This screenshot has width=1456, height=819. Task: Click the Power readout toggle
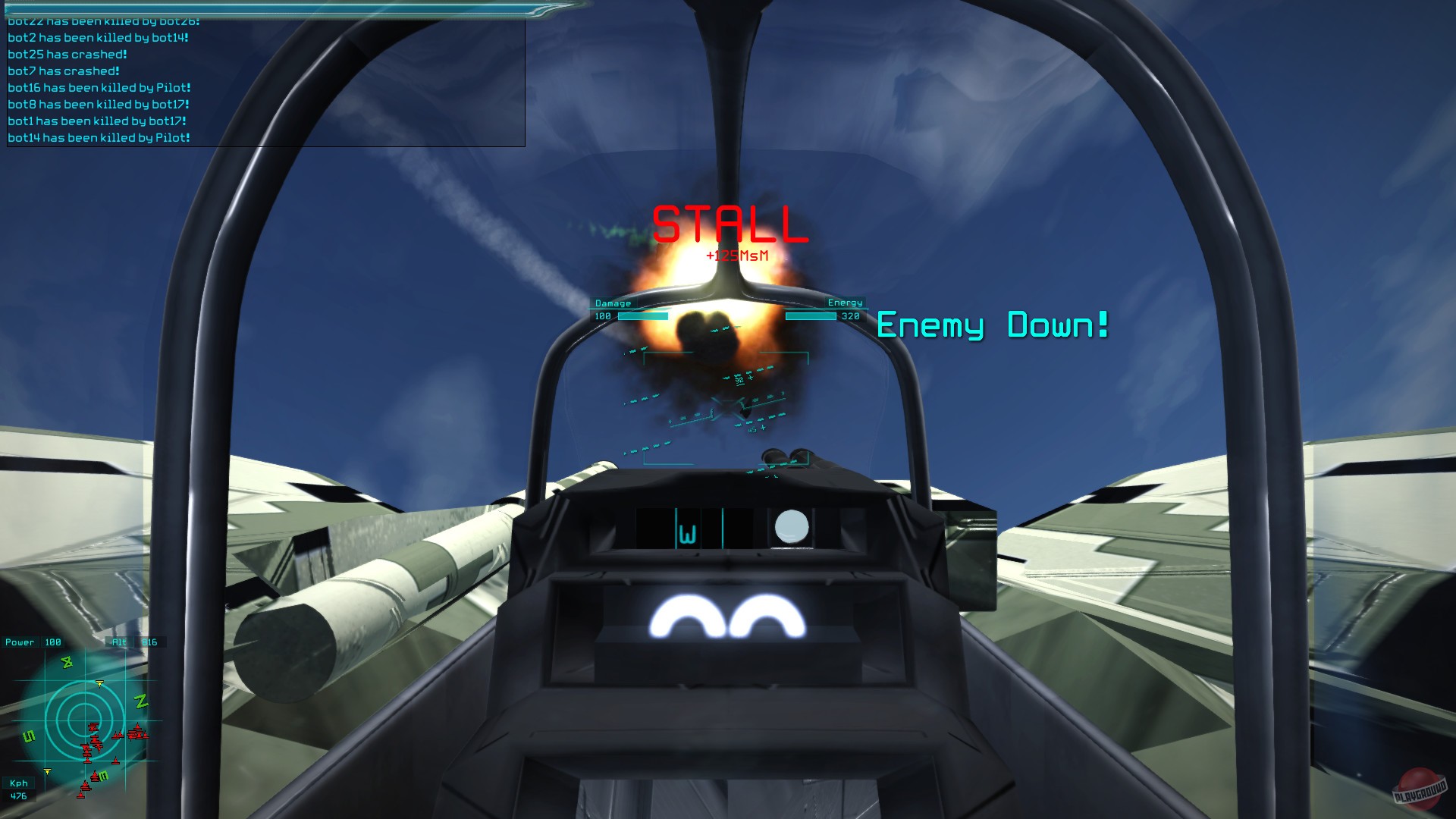20,642
